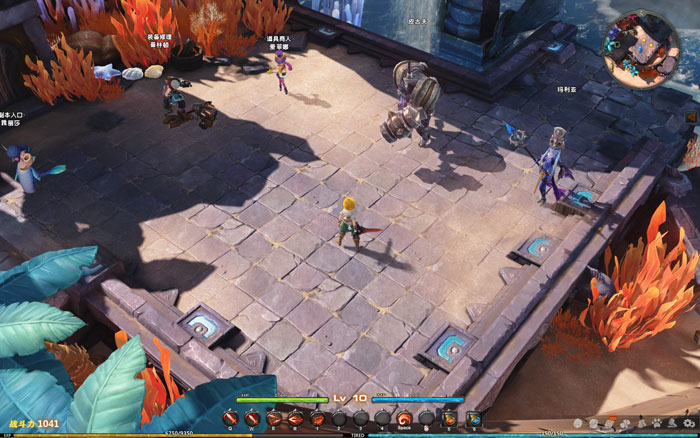
Task: Use the item in hotbar slot 5
Action: [447, 418]
